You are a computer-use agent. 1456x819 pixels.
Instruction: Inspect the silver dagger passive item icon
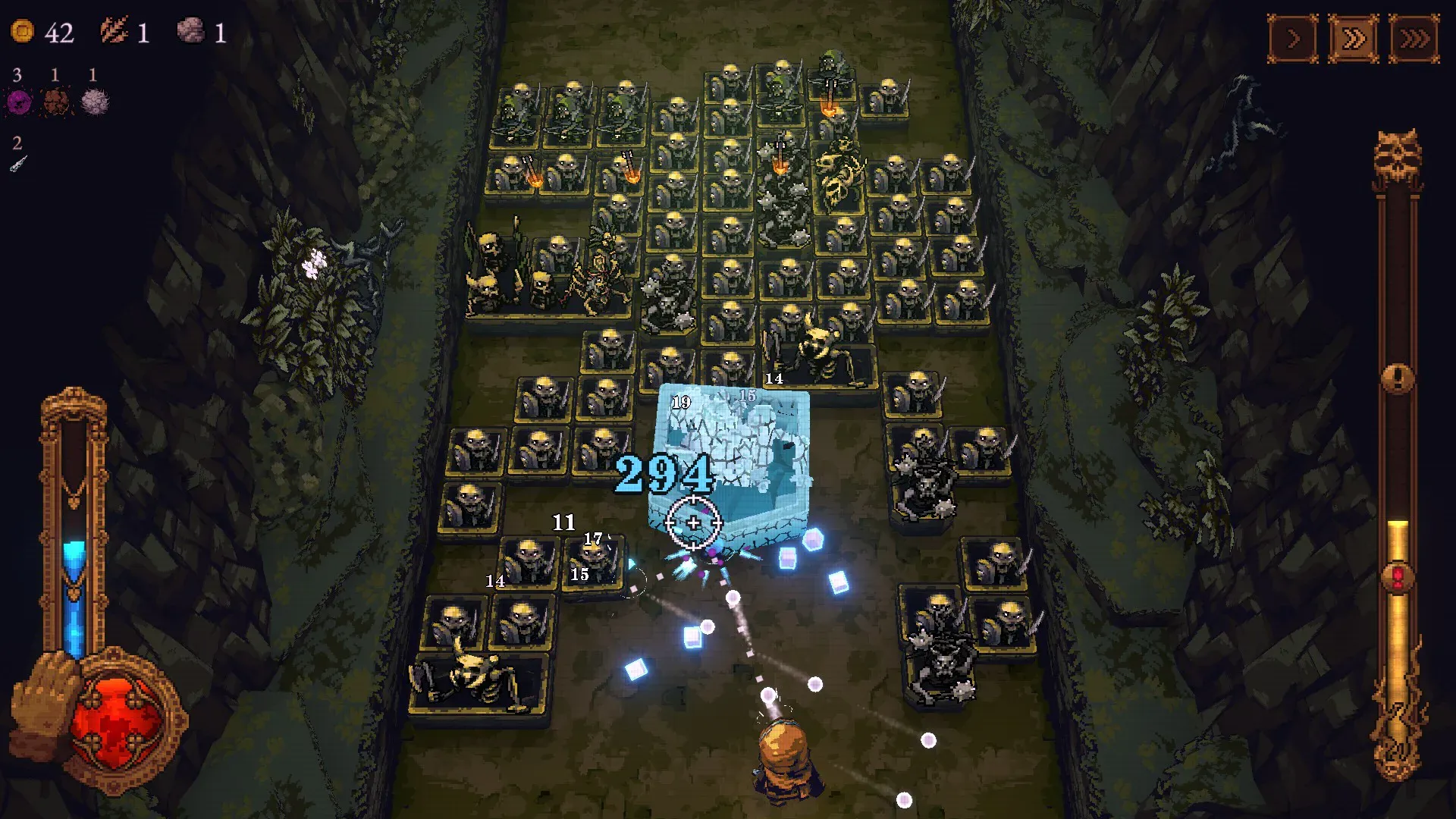pyautogui.click(x=18, y=163)
